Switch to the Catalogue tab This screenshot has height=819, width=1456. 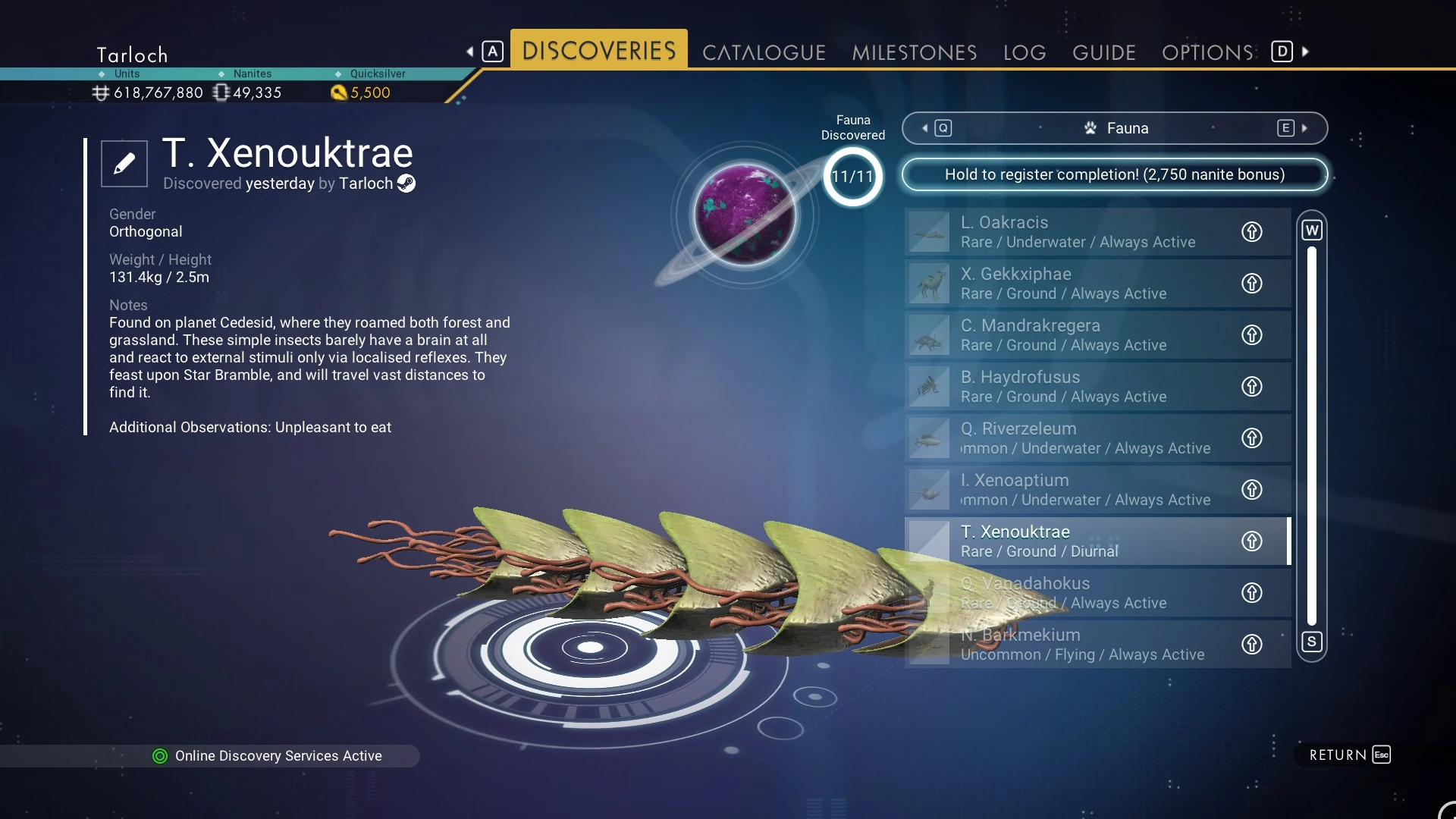click(763, 52)
